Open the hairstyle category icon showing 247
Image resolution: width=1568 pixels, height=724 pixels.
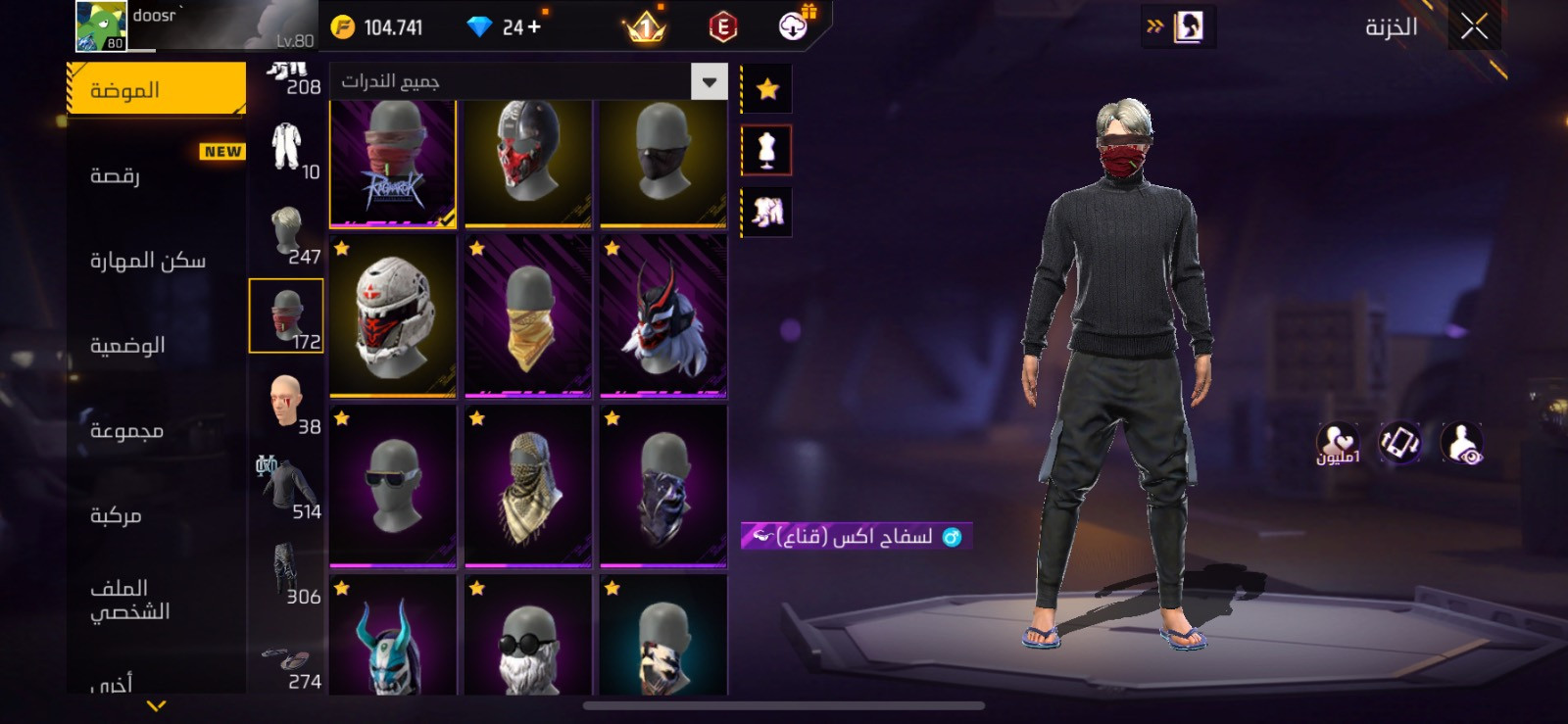(x=286, y=232)
